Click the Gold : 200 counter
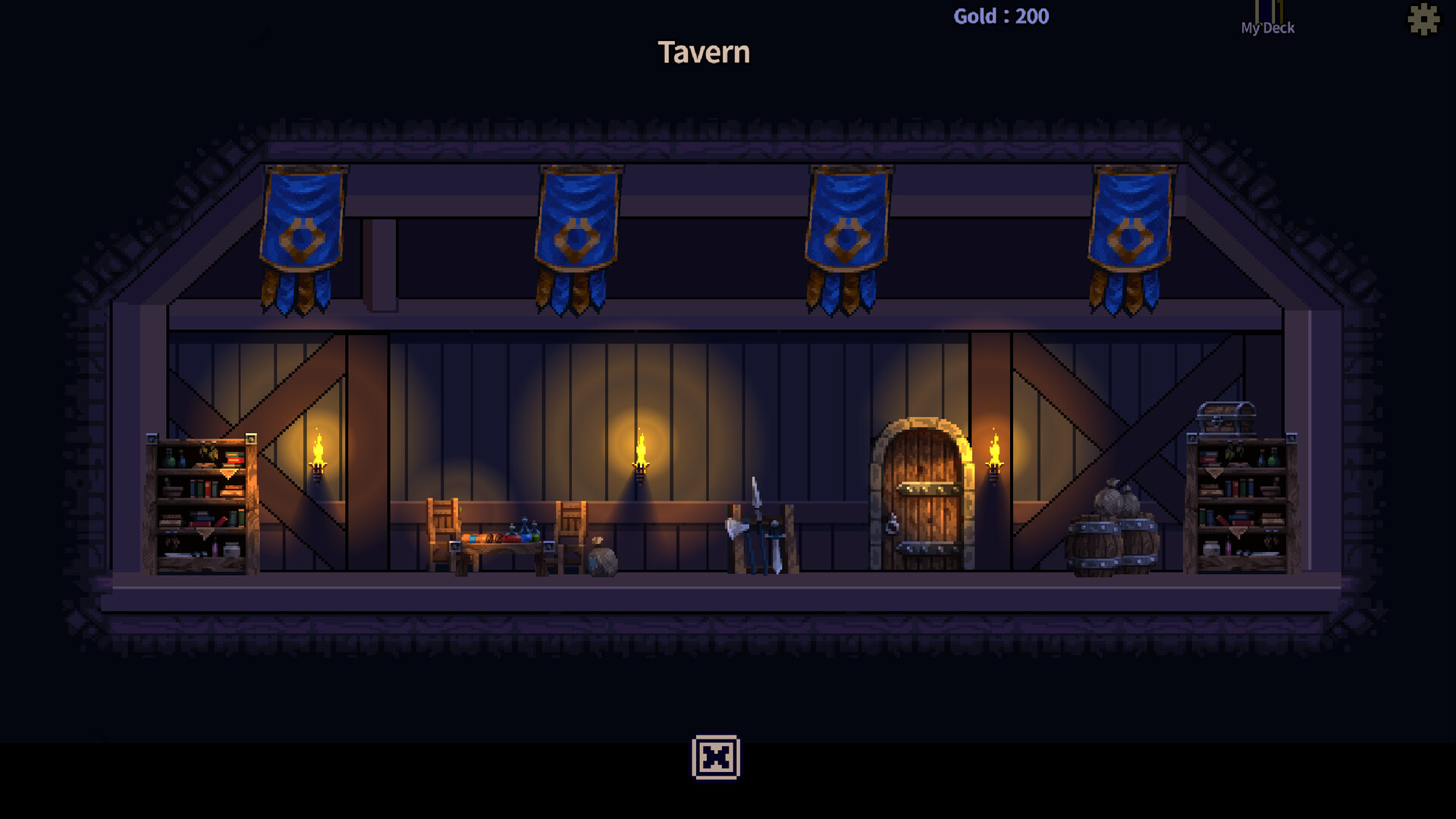1456x819 pixels. pyautogui.click(x=999, y=16)
